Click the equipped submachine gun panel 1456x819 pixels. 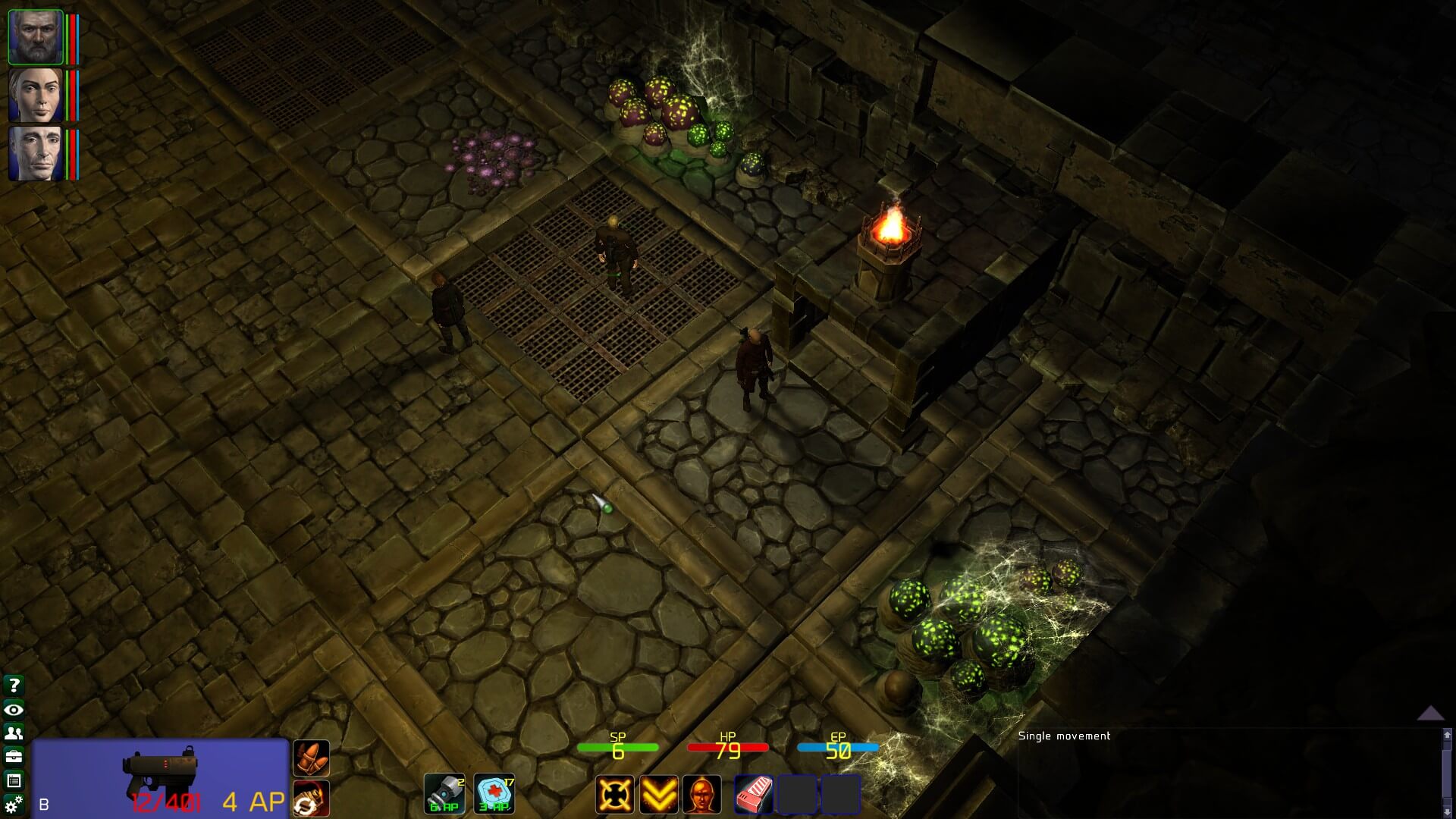(160, 777)
